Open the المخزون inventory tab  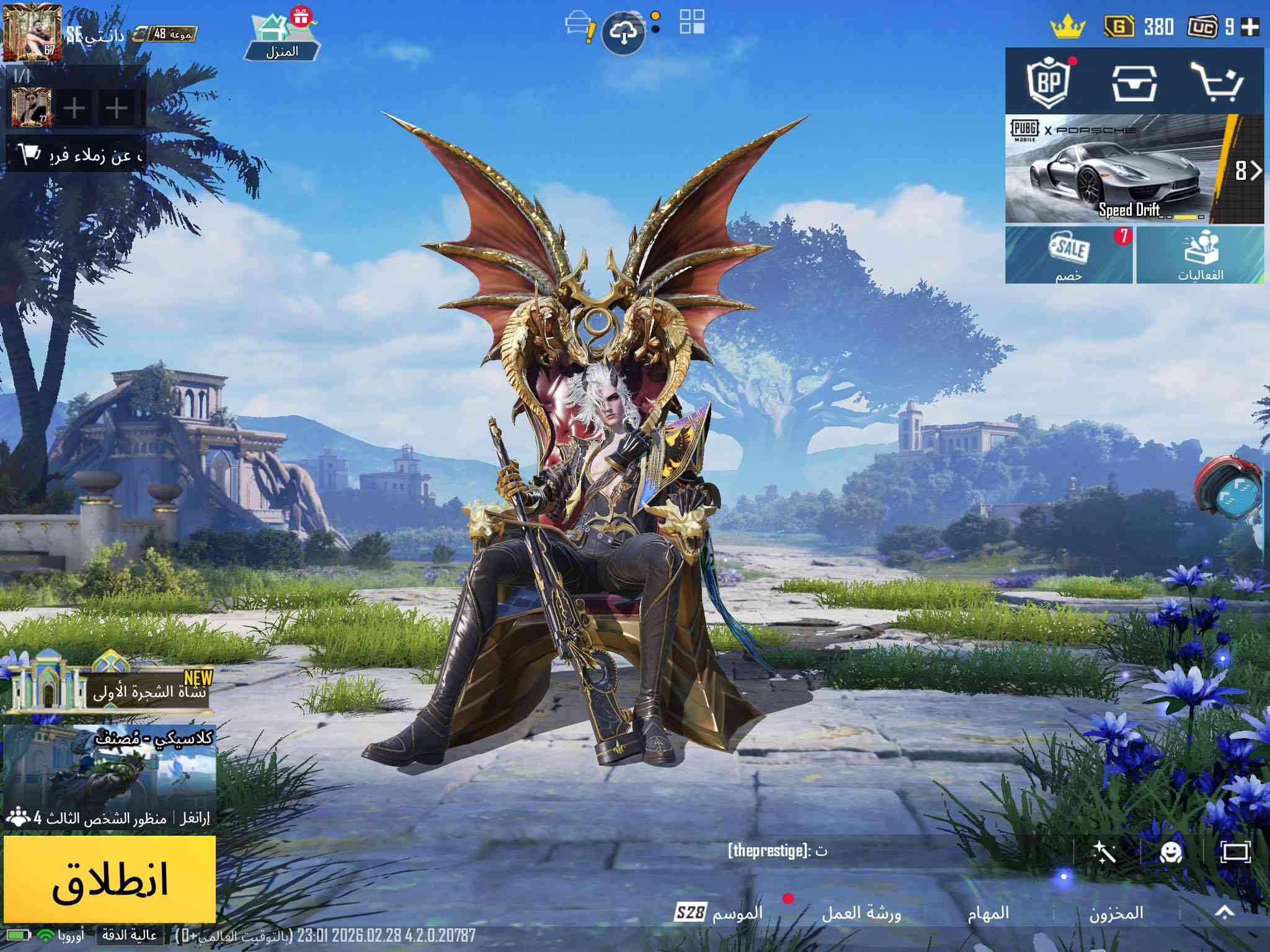1116,912
